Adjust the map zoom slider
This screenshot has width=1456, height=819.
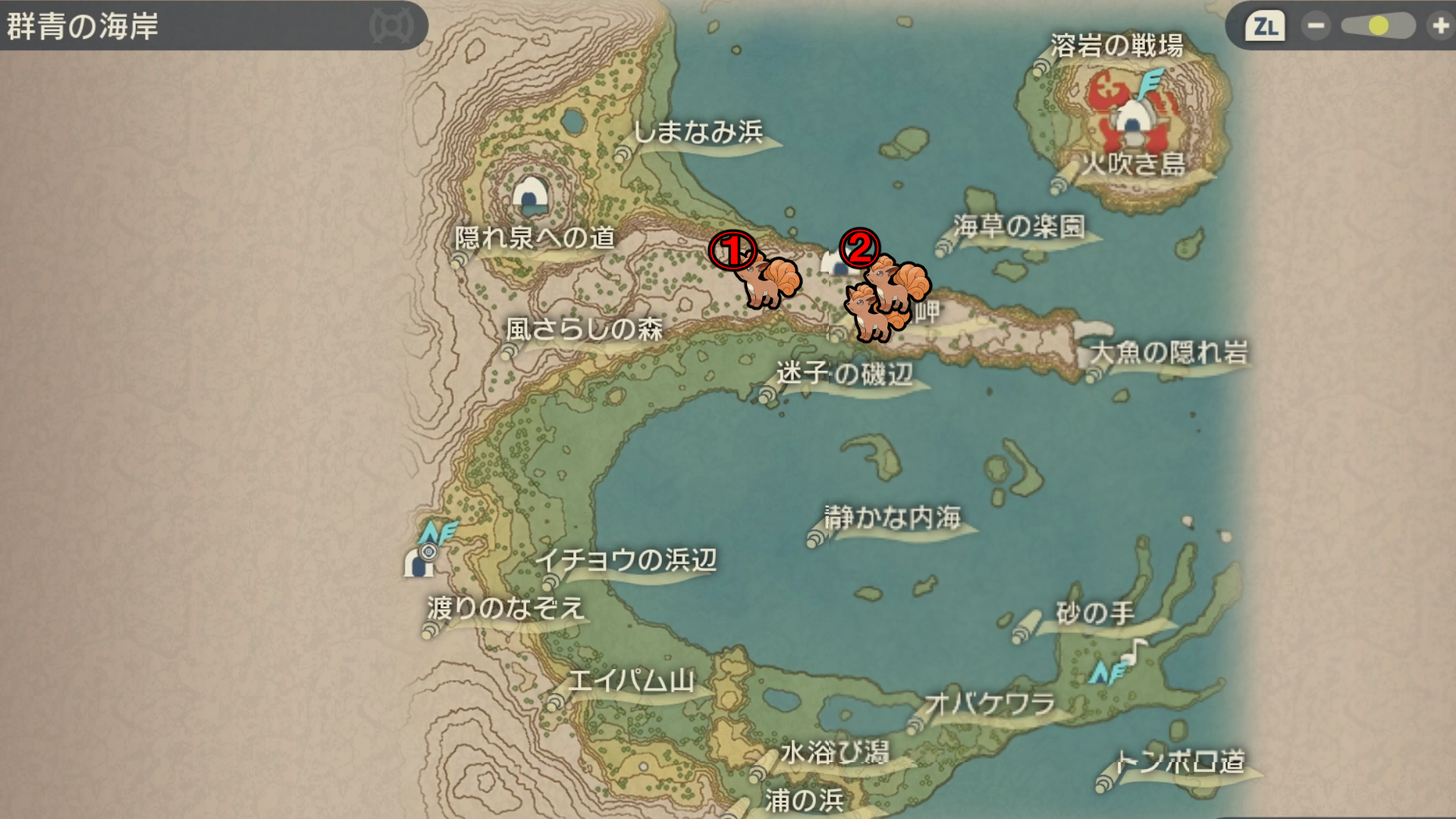tap(1378, 27)
